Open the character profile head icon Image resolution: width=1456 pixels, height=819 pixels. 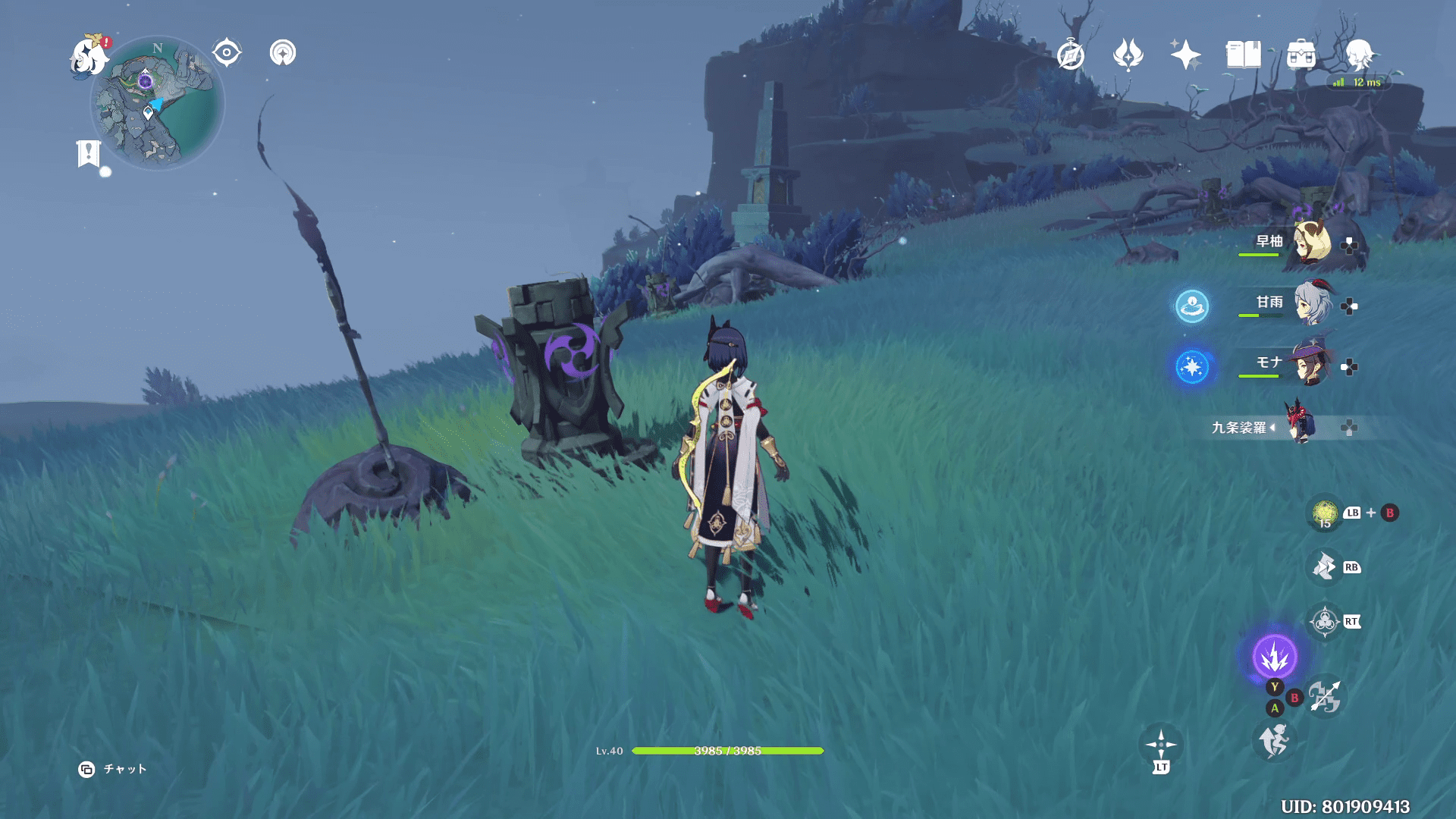[1358, 55]
